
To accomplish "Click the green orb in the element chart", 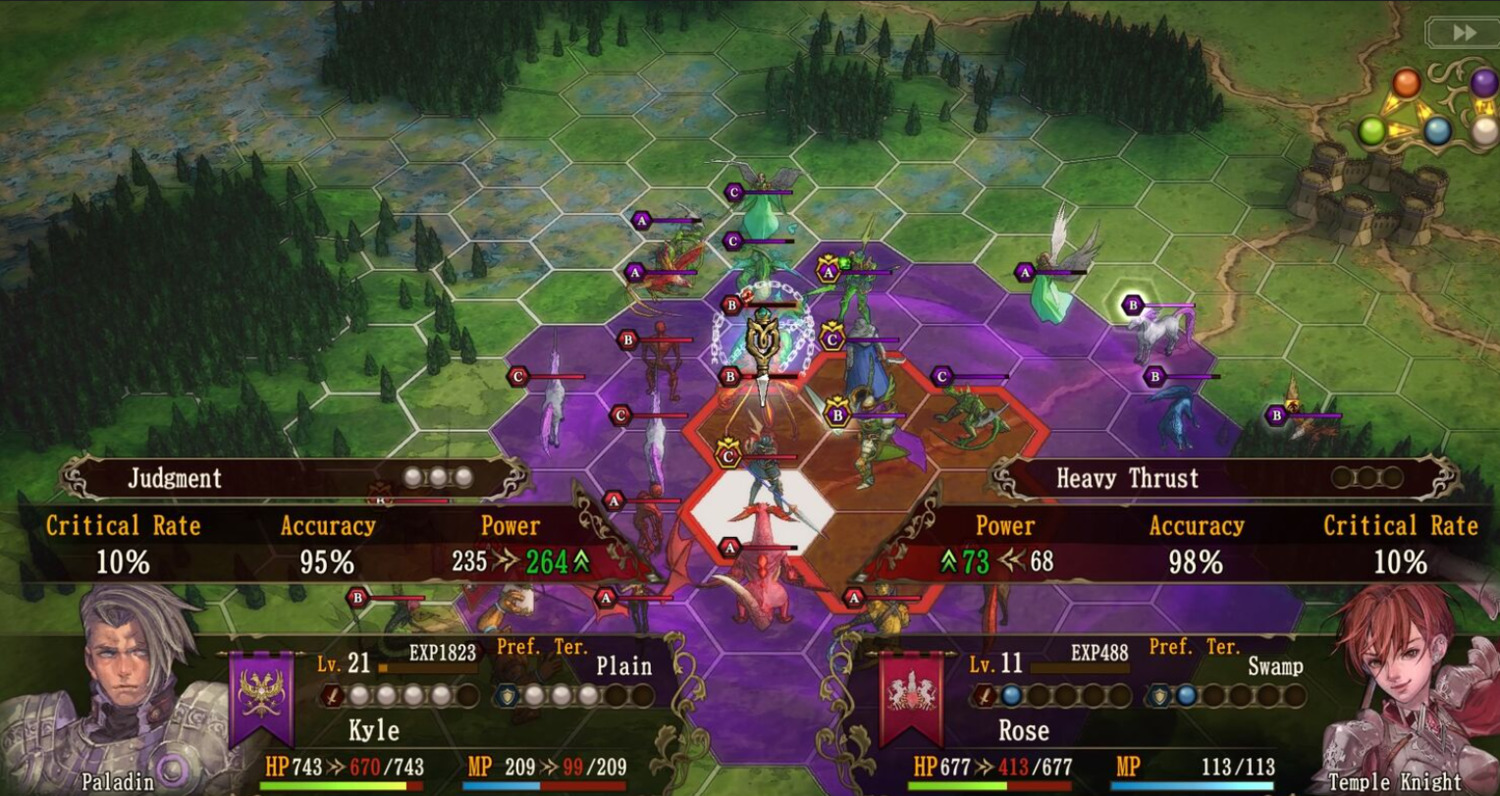I will pos(1372,130).
